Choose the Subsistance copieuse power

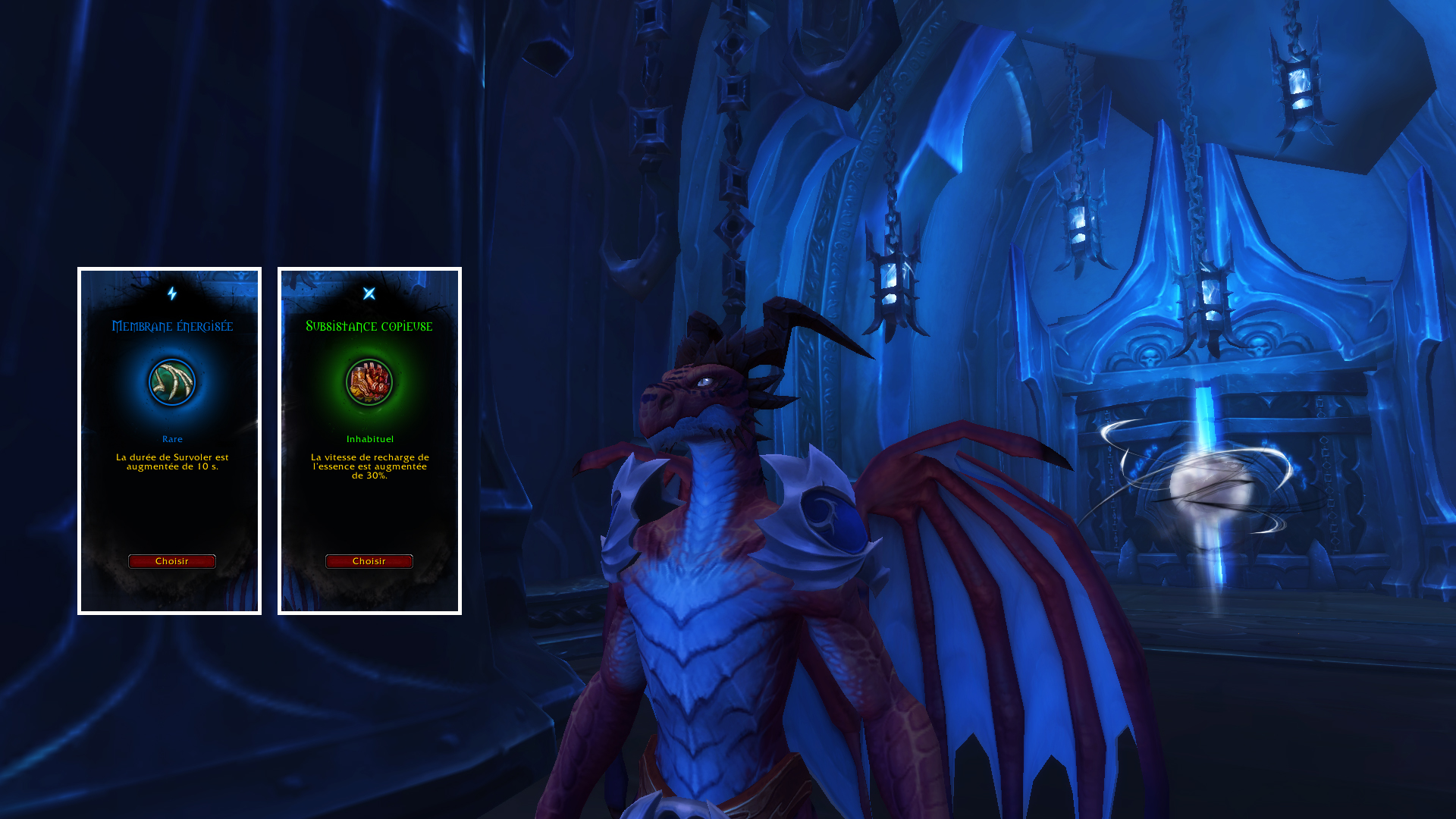pyautogui.click(x=369, y=561)
